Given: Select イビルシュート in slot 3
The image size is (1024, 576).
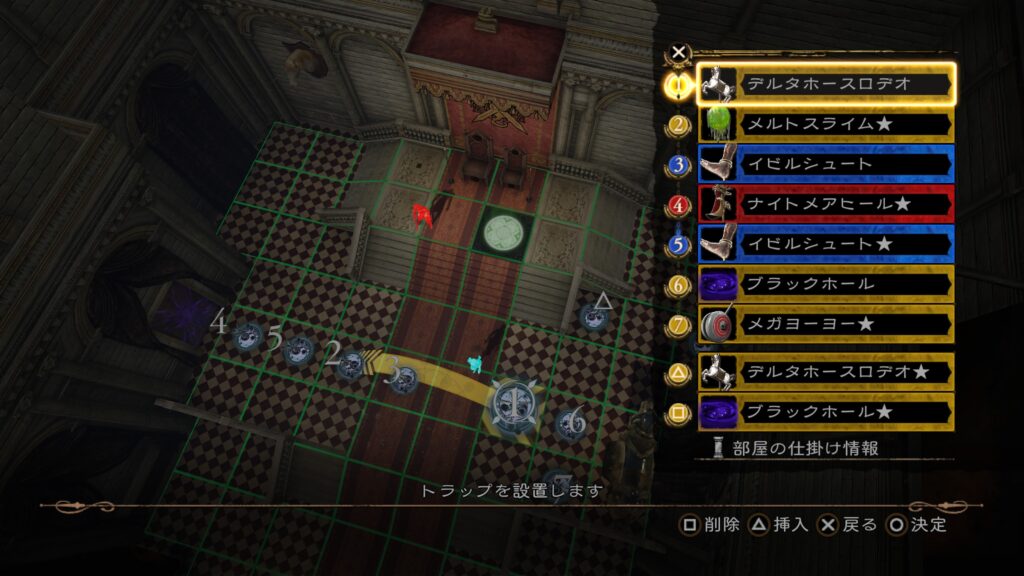Looking at the screenshot, I should 826,164.
